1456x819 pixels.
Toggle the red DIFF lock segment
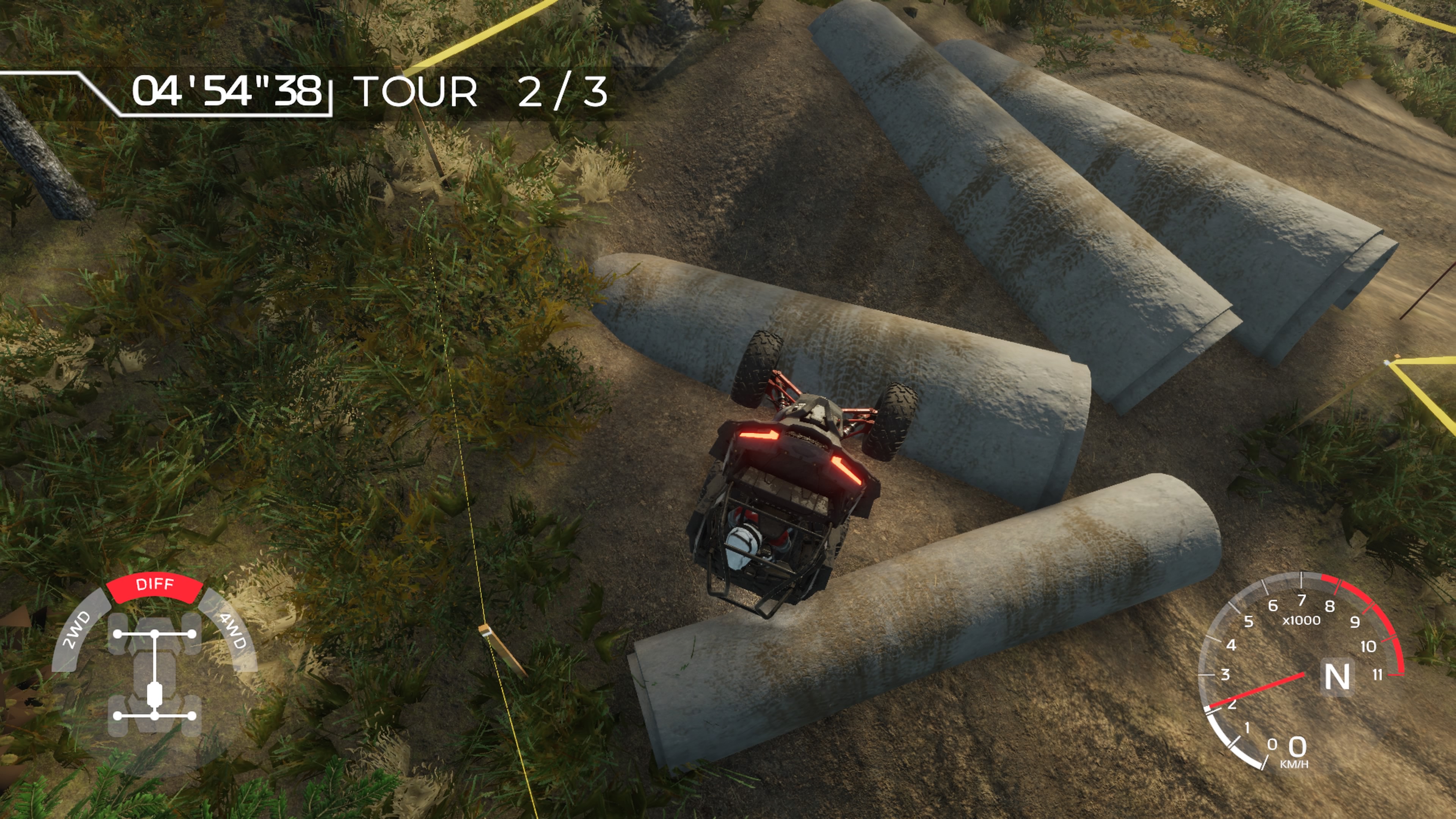154,585
